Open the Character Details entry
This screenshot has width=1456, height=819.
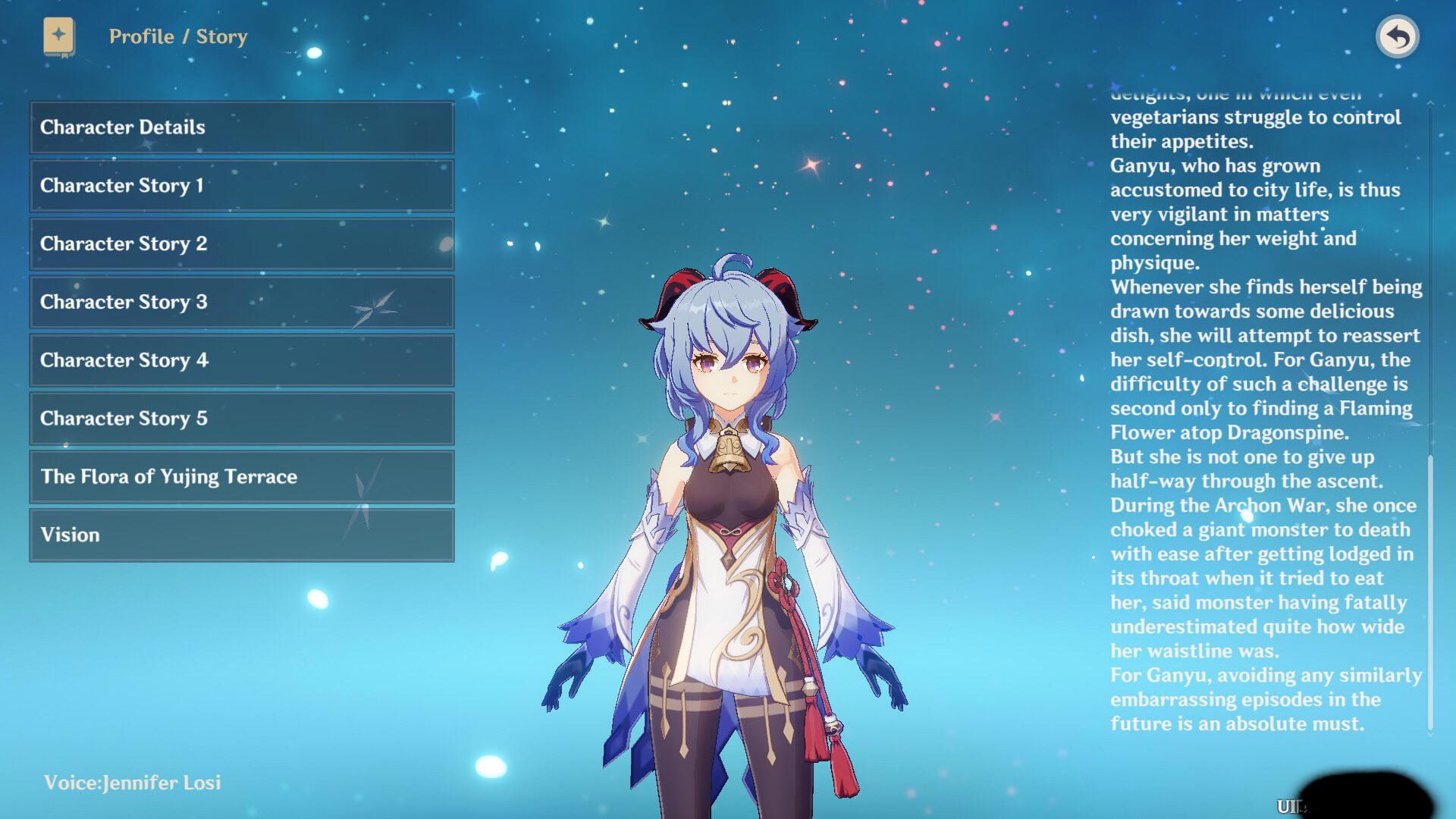coord(242,127)
